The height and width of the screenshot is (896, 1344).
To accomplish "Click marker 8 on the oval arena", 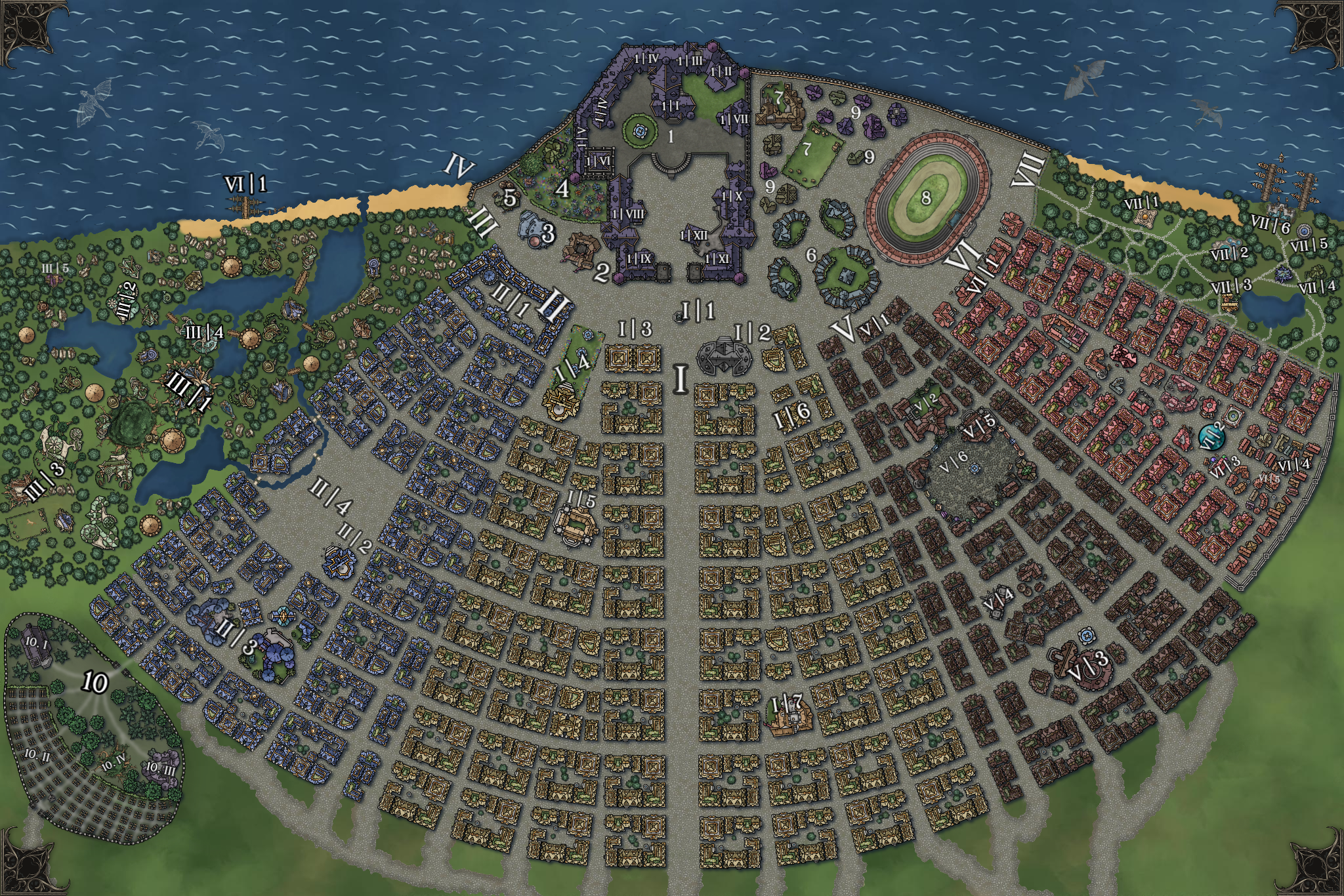I will point(926,197).
